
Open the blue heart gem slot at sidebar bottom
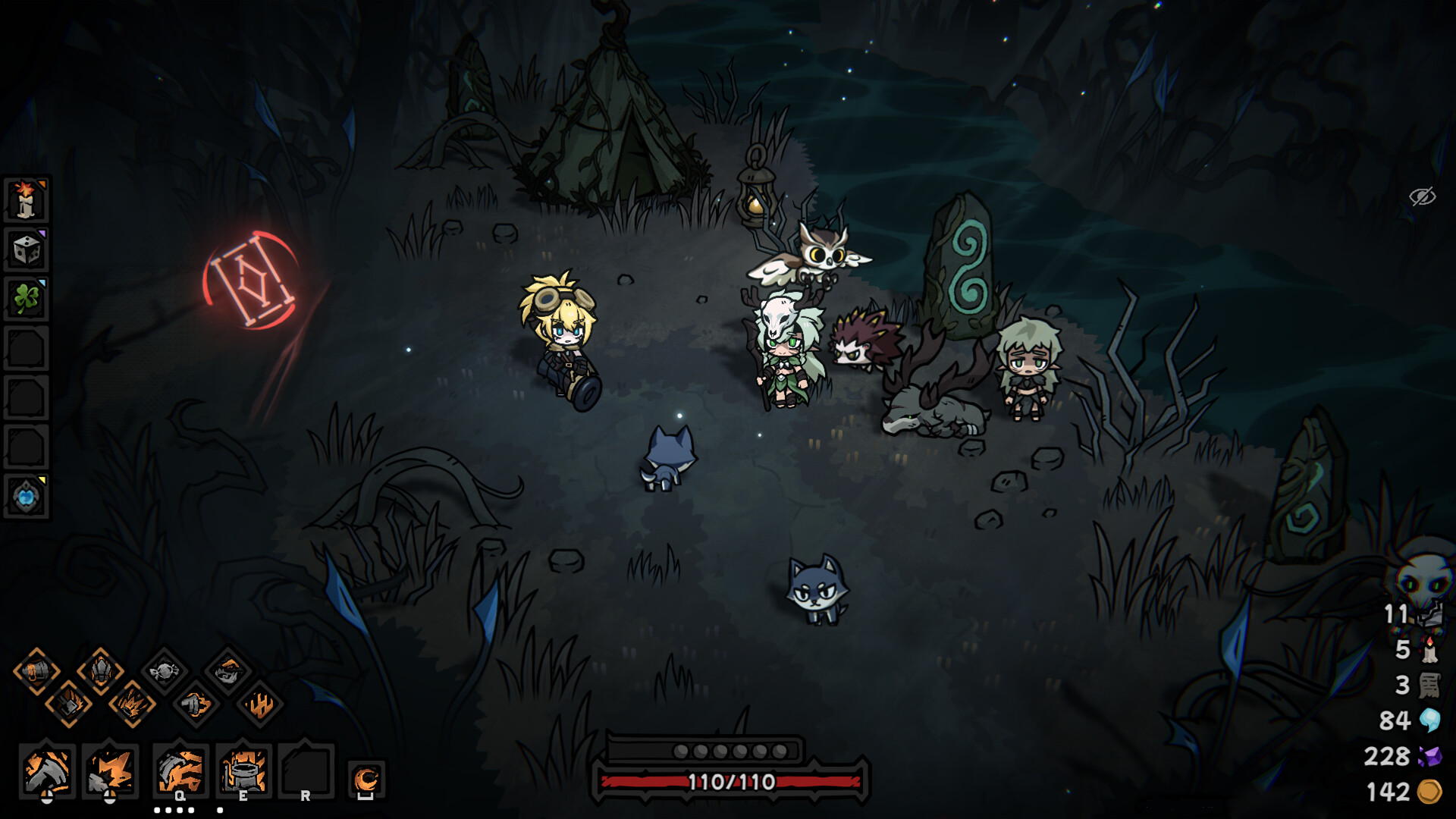pyautogui.click(x=26, y=497)
